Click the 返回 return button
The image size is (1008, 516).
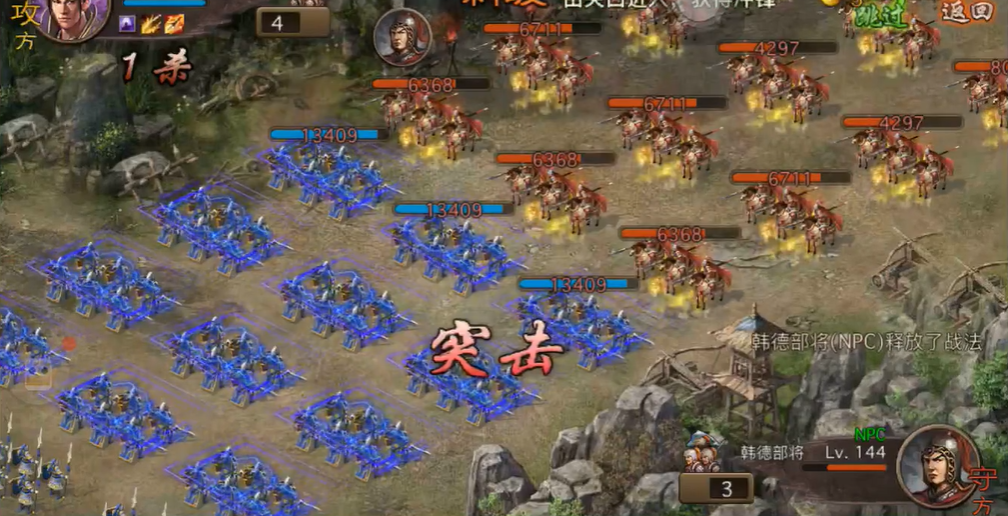click(963, 12)
